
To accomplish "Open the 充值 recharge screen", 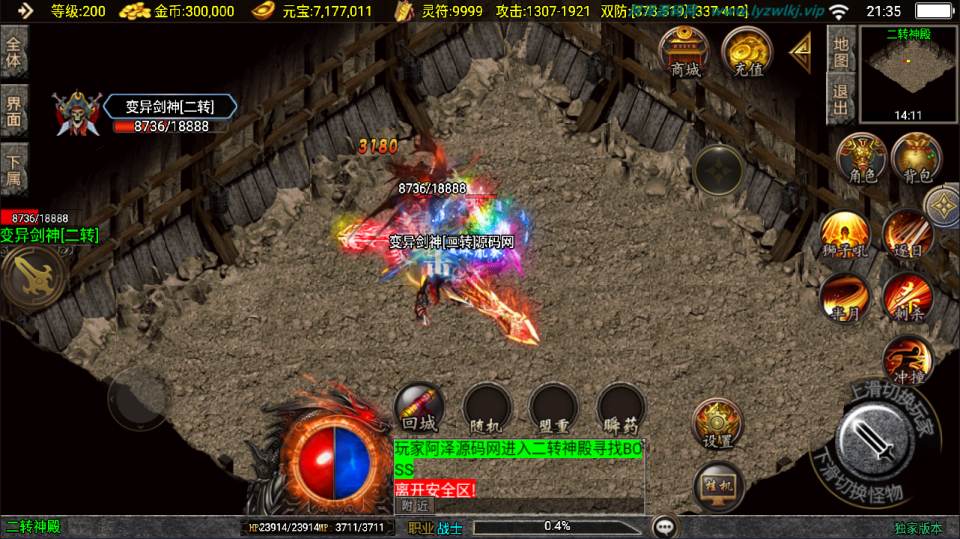I will (745, 52).
